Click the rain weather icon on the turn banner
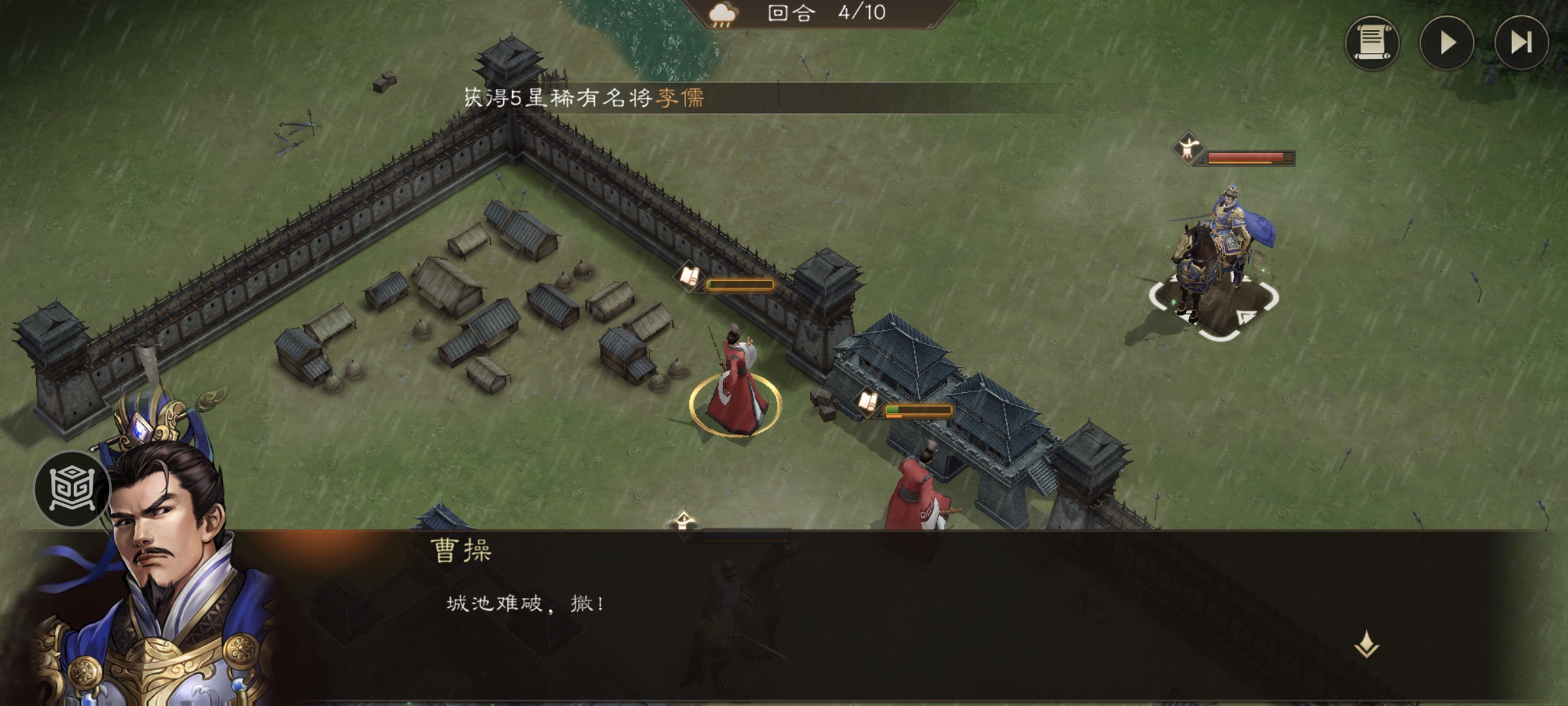This screenshot has width=1568, height=706. click(x=723, y=14)
